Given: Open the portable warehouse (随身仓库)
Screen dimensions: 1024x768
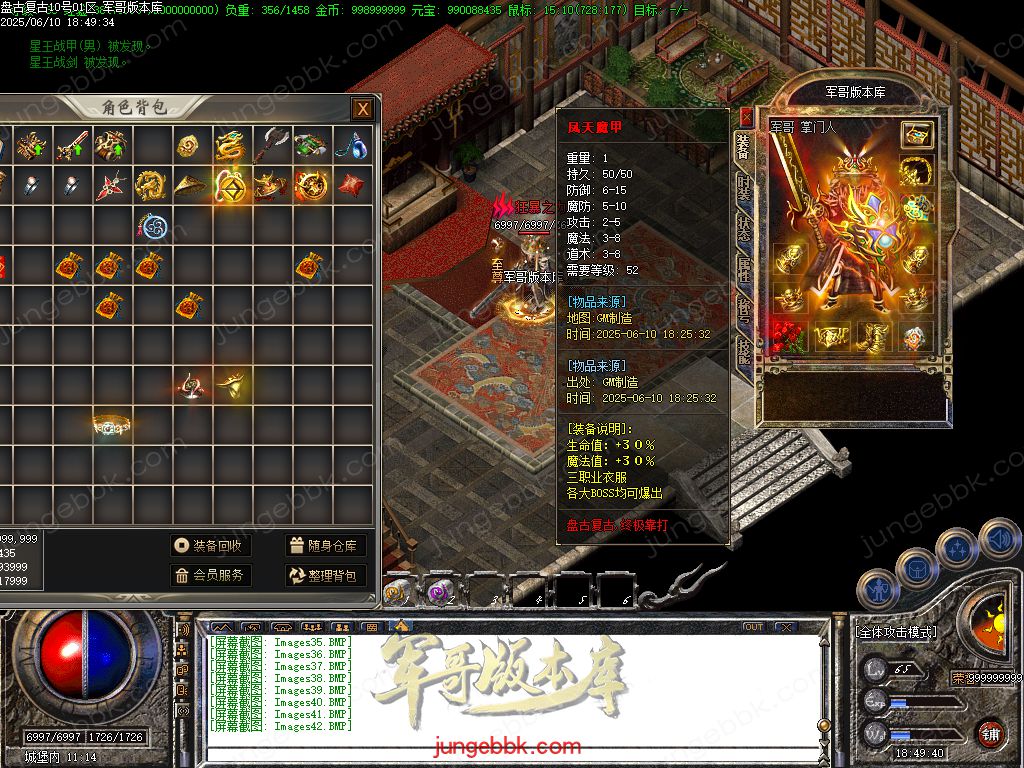Looking at the screenshot, I should 325,545.
